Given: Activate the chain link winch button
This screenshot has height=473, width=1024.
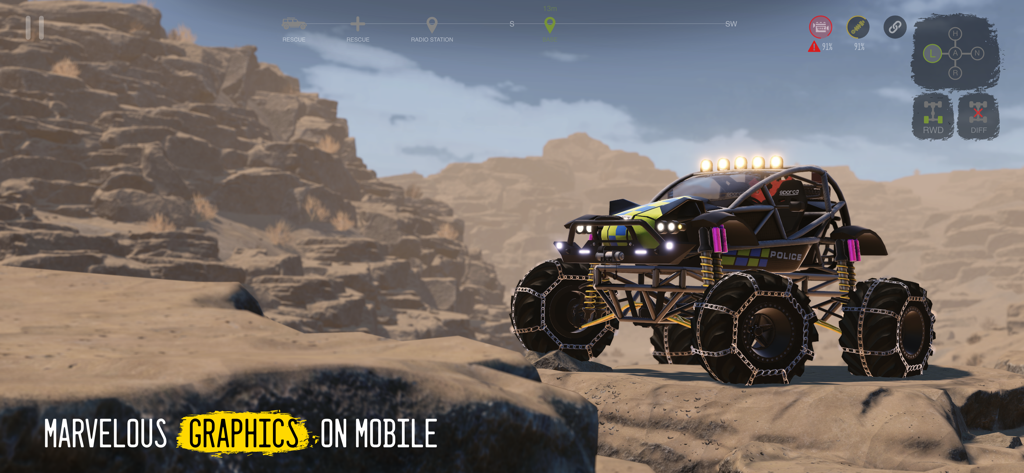Looking at the screenshot, I should [x=895, y=27].
